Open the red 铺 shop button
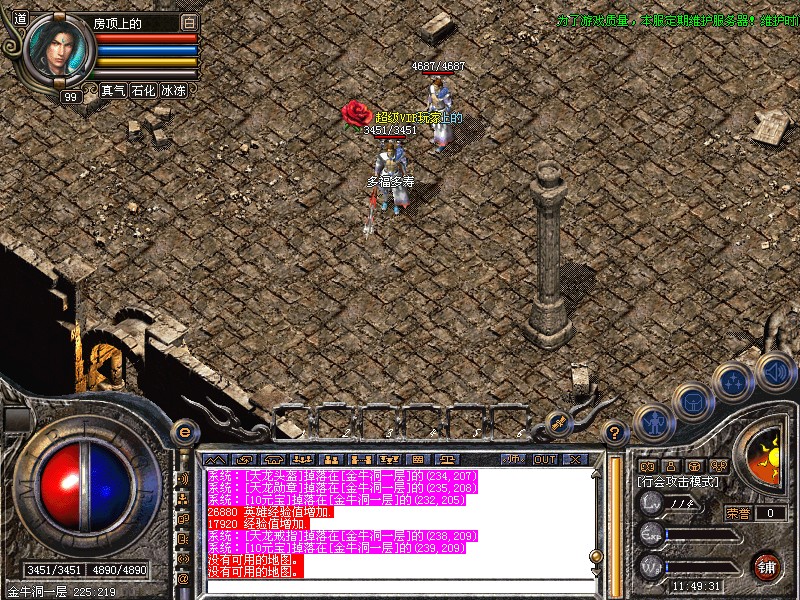Image resolution: width=800 pixels, height=600 pixels. tap(767, 565)
